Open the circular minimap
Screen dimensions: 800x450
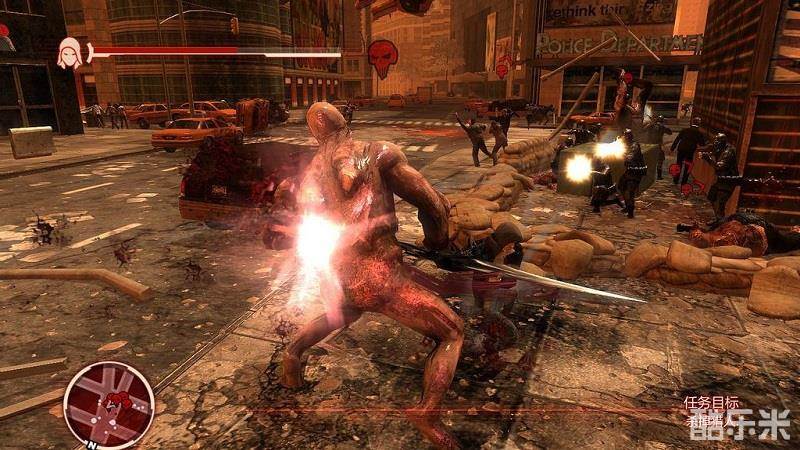click(x=108, y=404)
